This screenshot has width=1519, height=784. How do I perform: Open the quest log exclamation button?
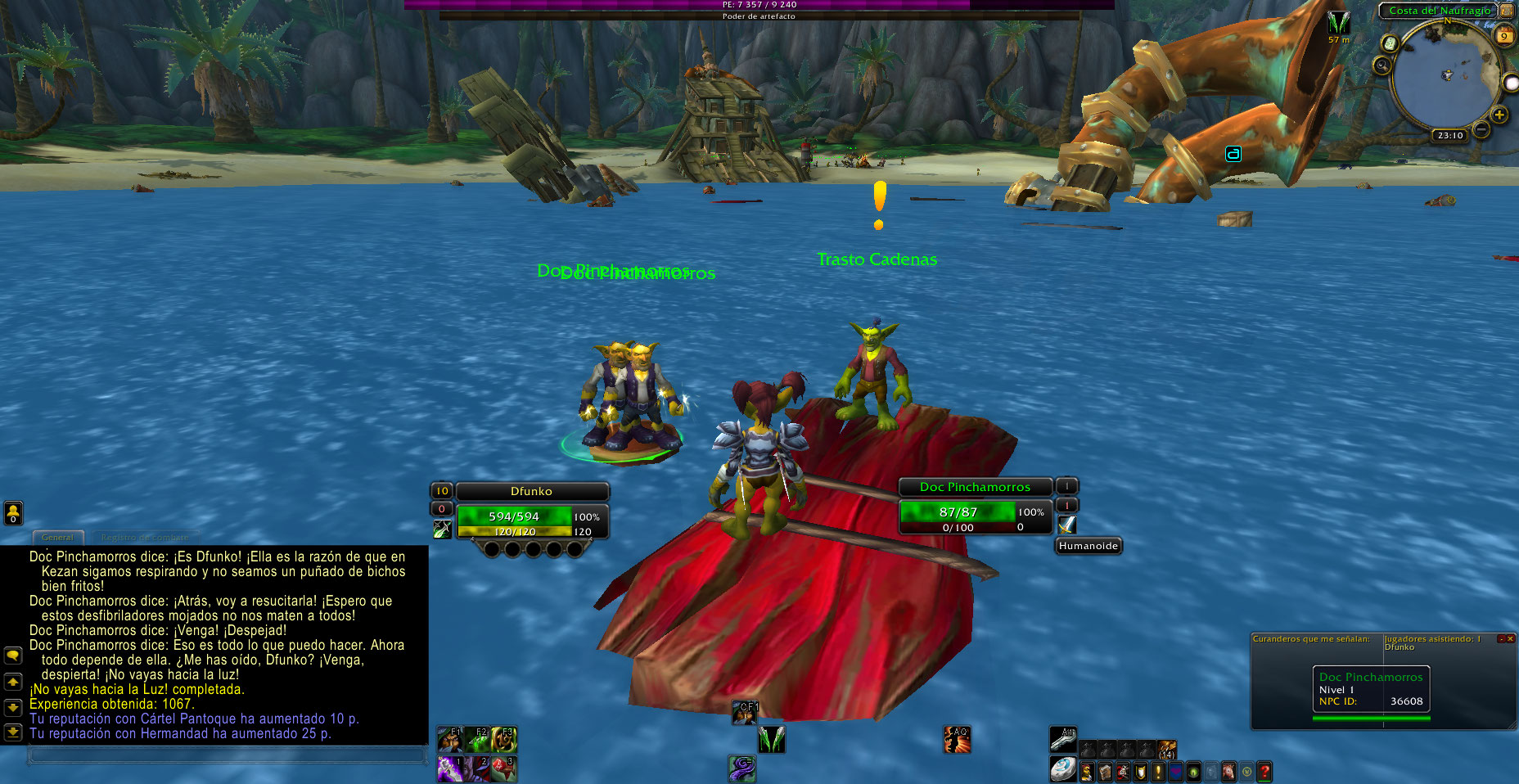pos(1158,772)
